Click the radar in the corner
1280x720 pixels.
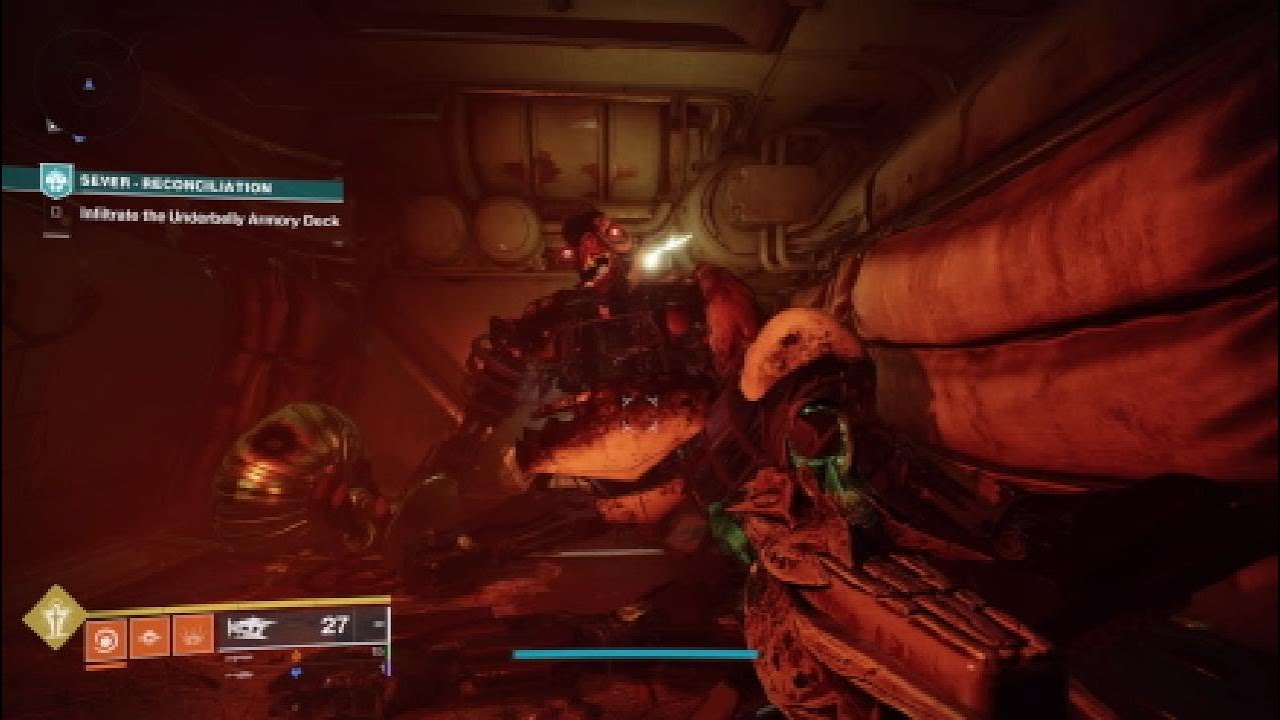point(85,85)
